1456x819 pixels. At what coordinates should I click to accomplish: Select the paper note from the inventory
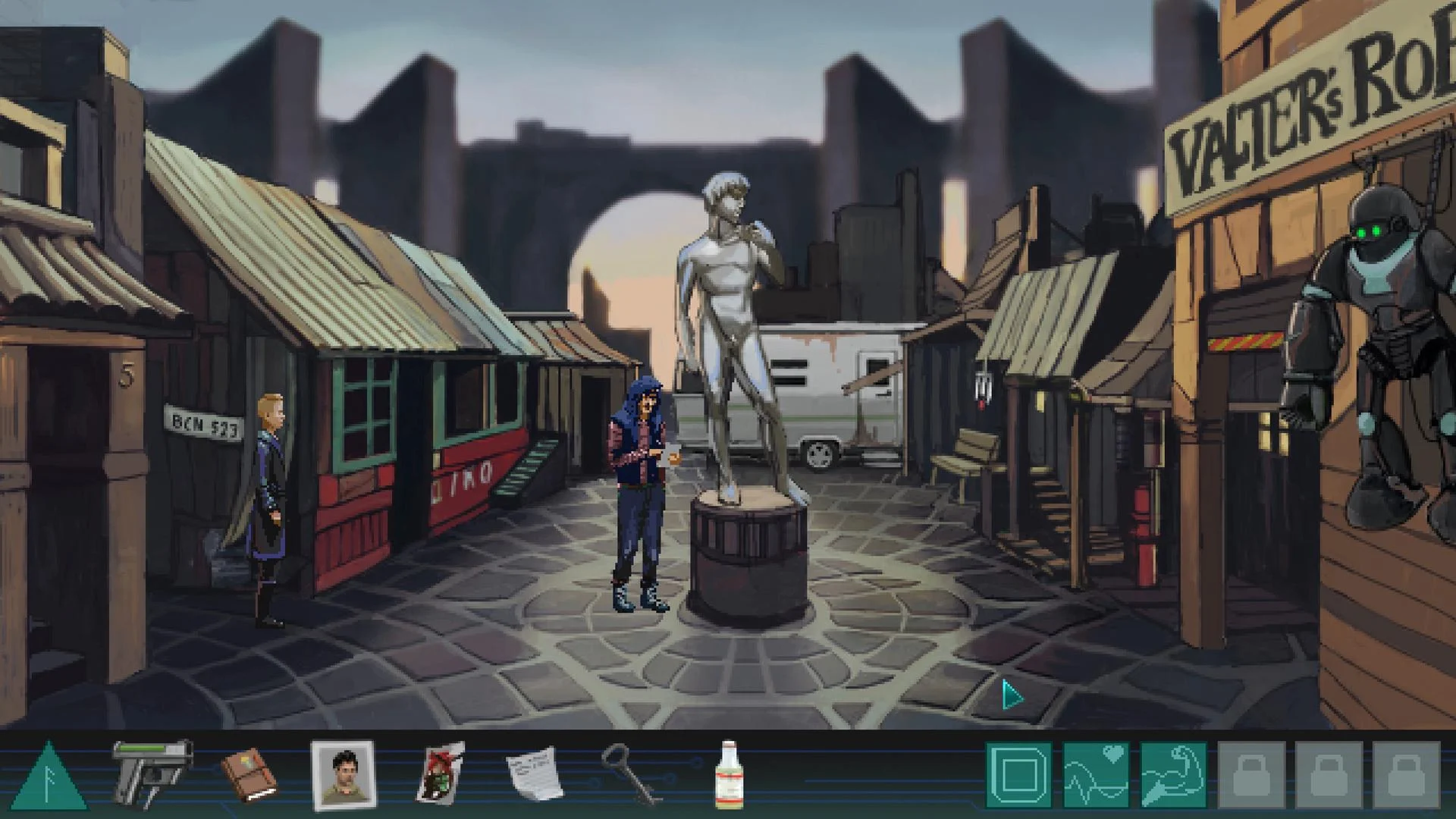tap(531, 773)
